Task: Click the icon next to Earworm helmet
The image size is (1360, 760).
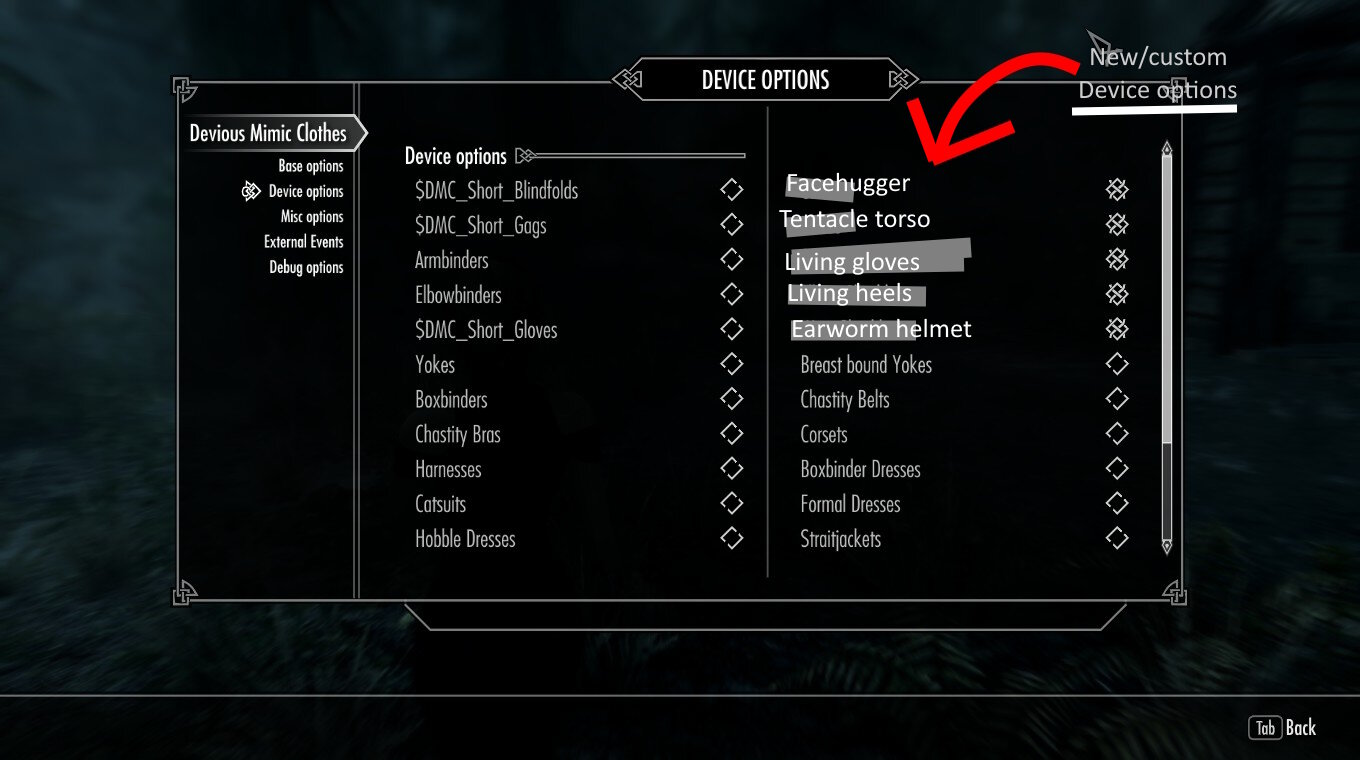Action: [x=1116, y=328]
